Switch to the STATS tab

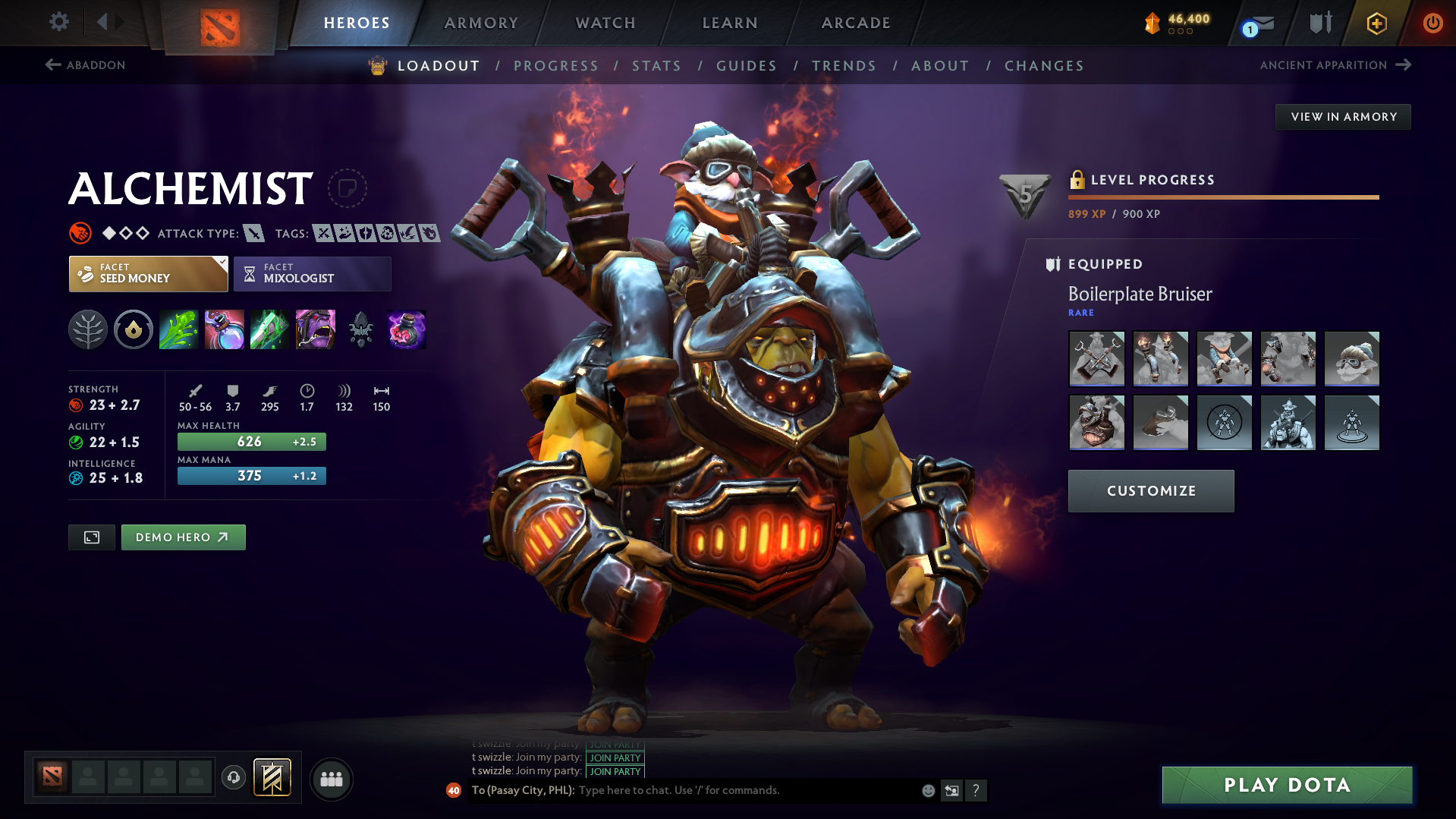[x=656, y=66]
